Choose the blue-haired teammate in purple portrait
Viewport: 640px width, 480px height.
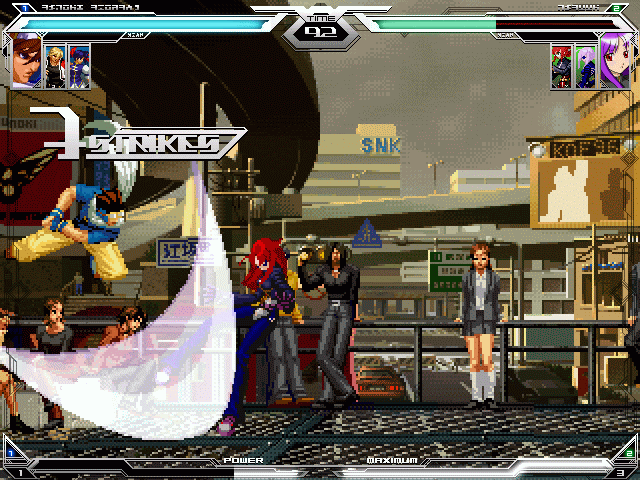79,66
